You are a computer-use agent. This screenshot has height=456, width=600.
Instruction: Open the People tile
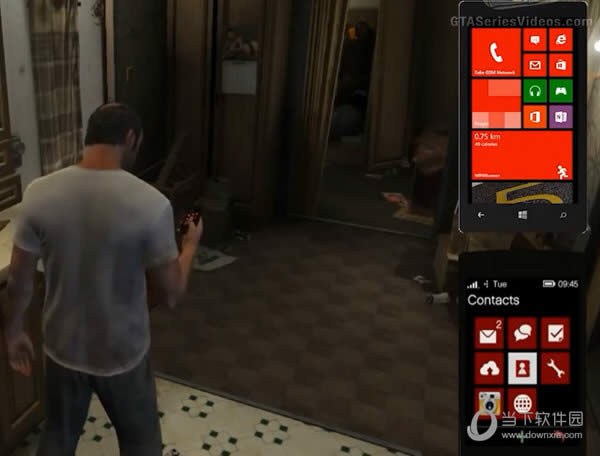(495, 103)
